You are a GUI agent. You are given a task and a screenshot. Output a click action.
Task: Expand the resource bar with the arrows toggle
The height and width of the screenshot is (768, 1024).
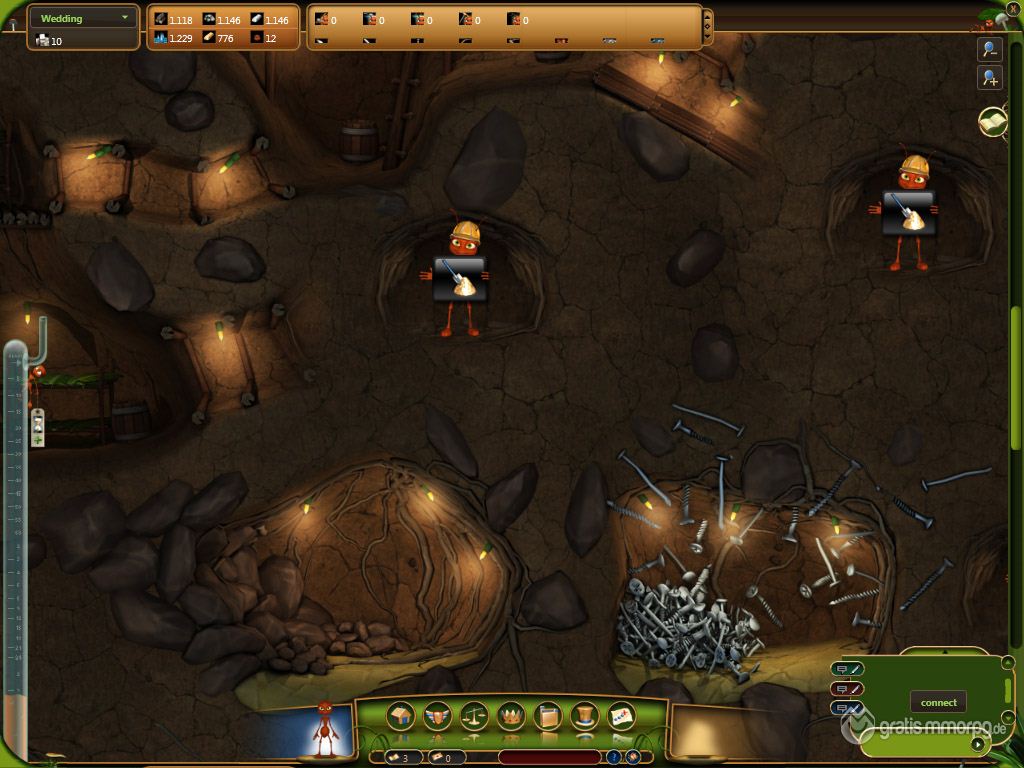[708, 26]
